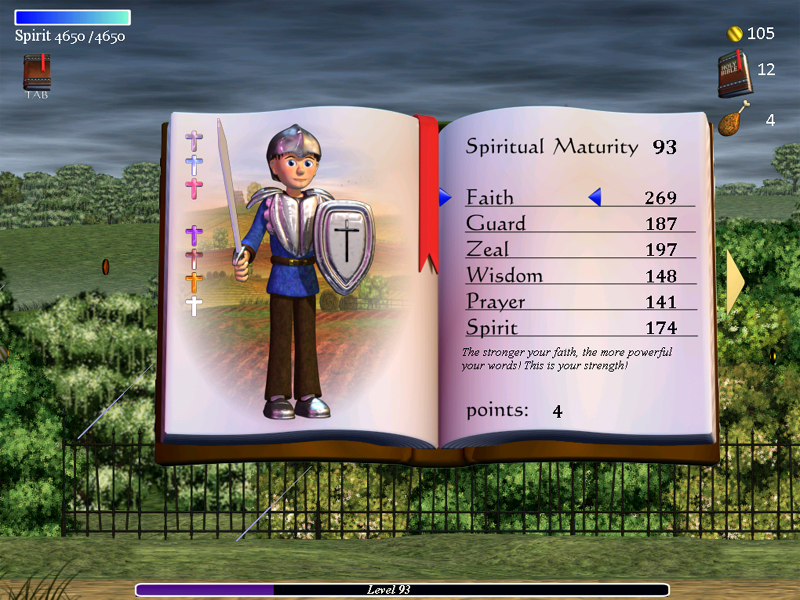Click the gold coin icon
This screenshot has width=800, height=600.
(734, 34)
